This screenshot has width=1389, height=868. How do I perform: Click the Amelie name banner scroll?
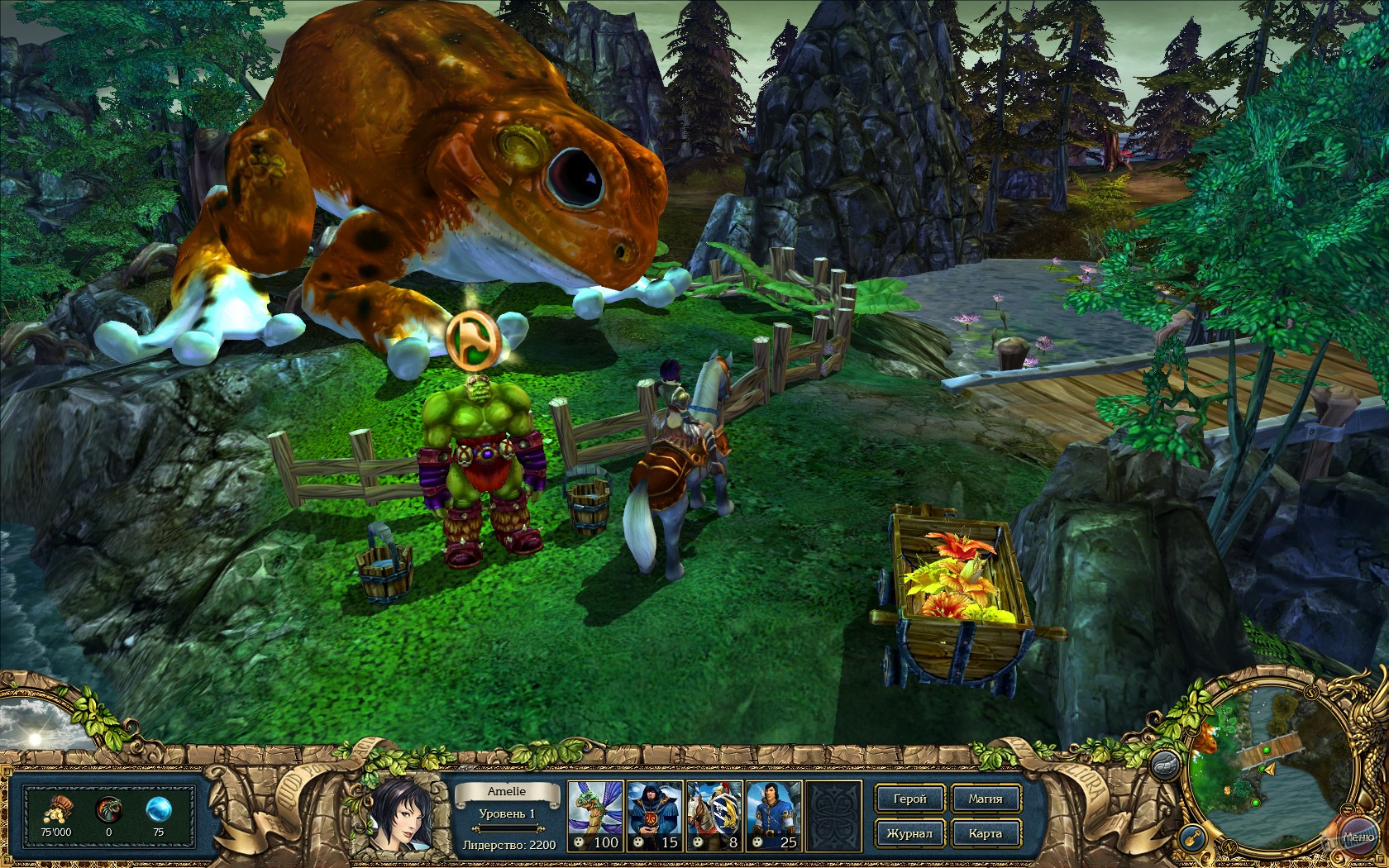pos(506,790)
